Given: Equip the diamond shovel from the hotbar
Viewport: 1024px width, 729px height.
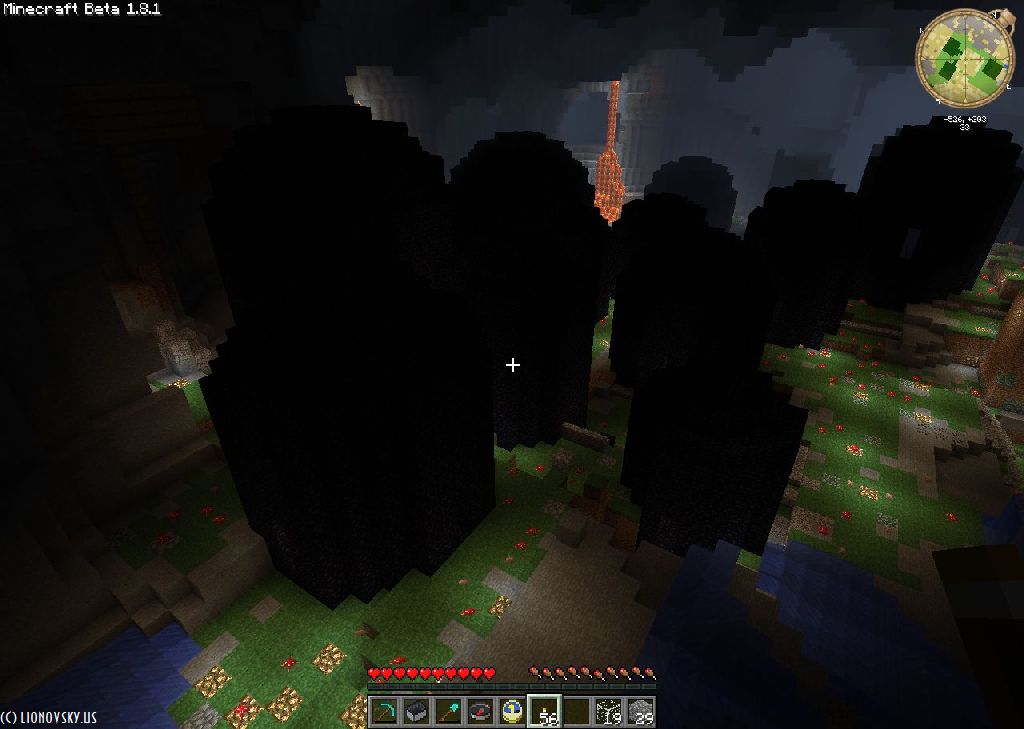Looking at the screenshot, I should click(449, 711).
